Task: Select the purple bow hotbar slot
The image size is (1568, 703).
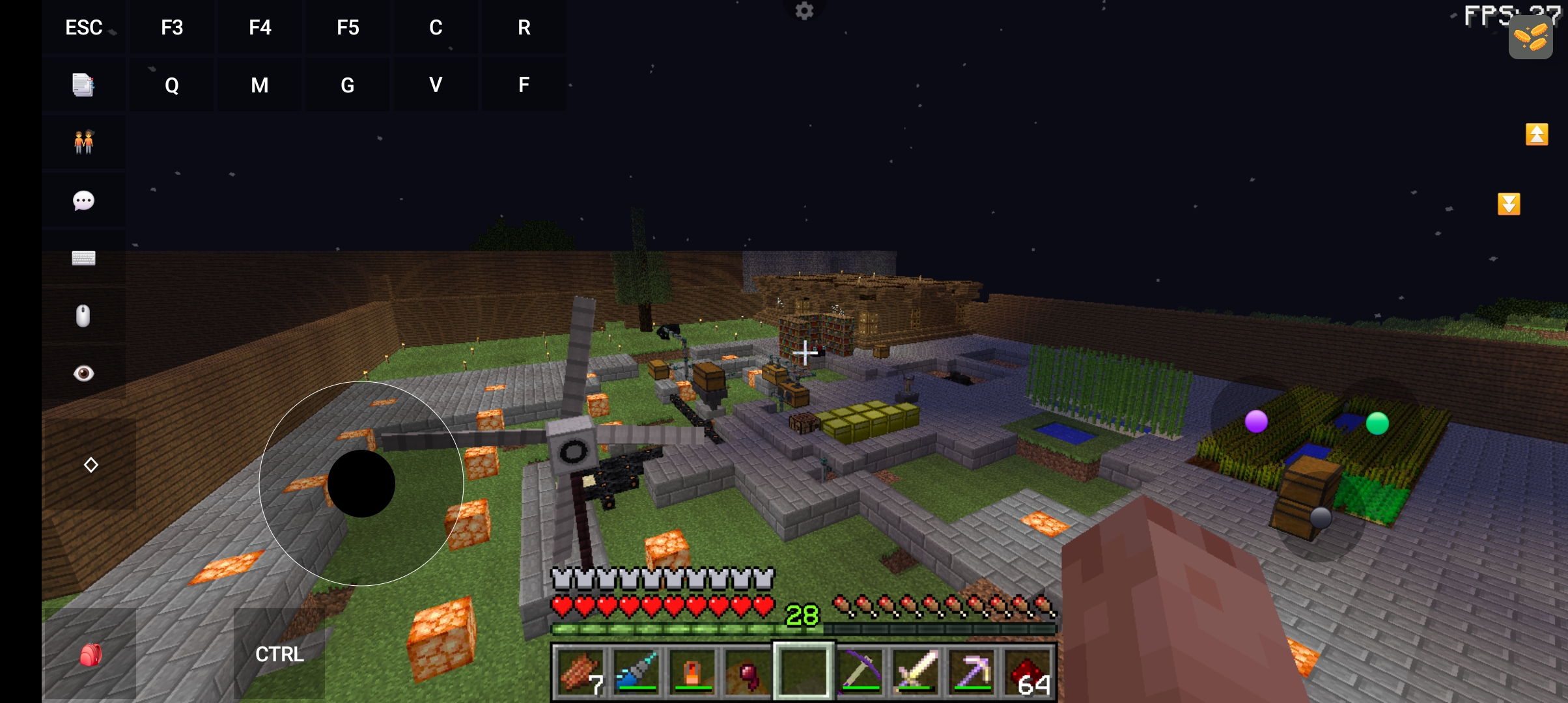Action: pyautogui.click(x=860, y=672)
